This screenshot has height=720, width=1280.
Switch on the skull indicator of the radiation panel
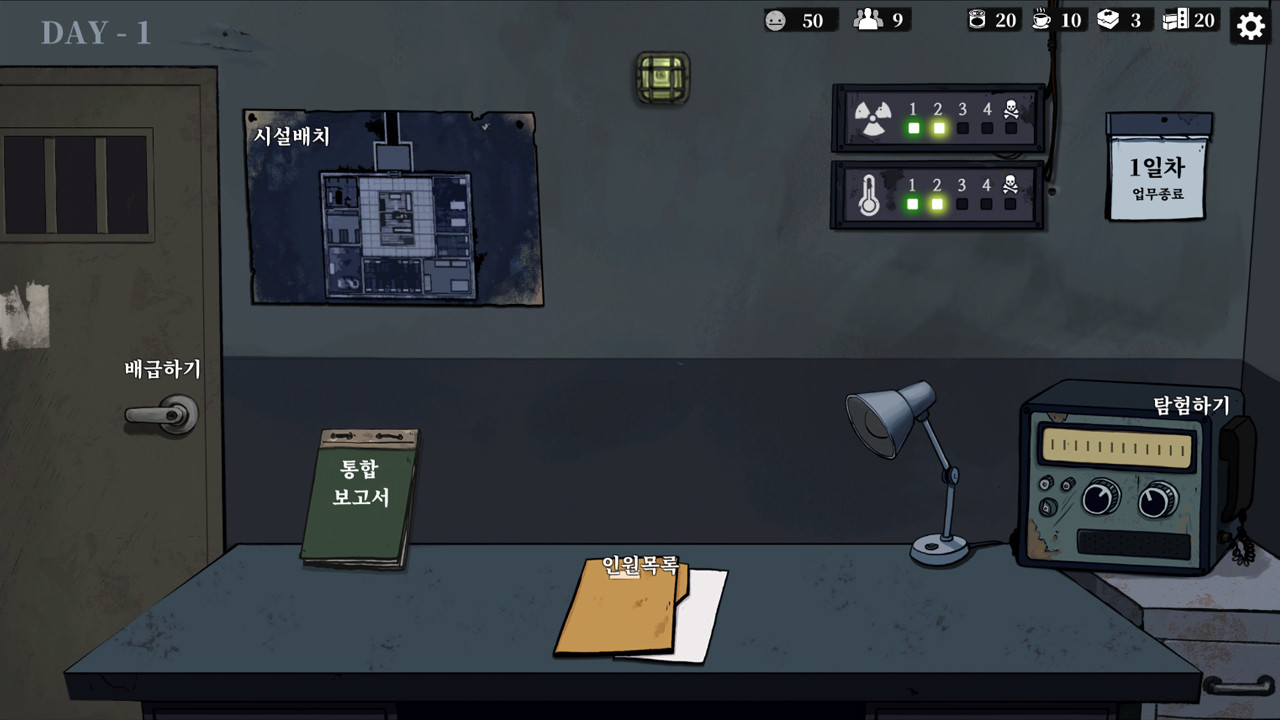[x=1011, y=128]
